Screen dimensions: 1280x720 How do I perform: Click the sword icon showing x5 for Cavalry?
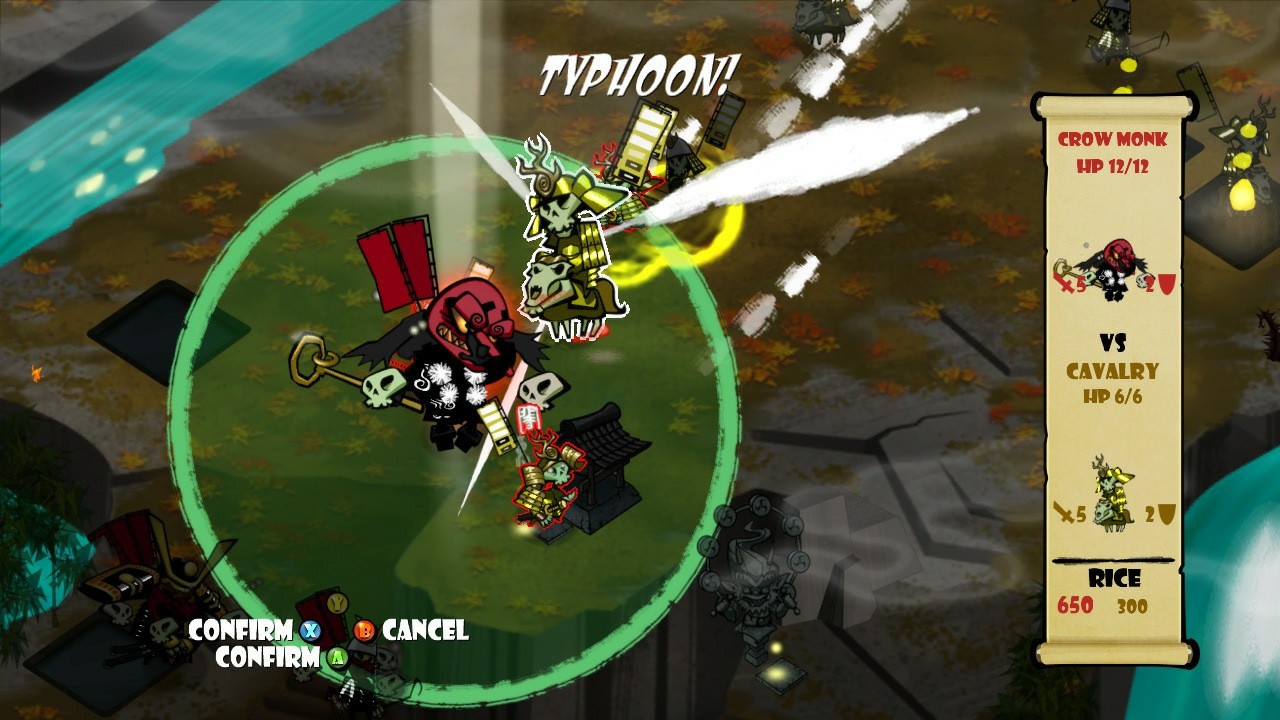coord(1063,512)
